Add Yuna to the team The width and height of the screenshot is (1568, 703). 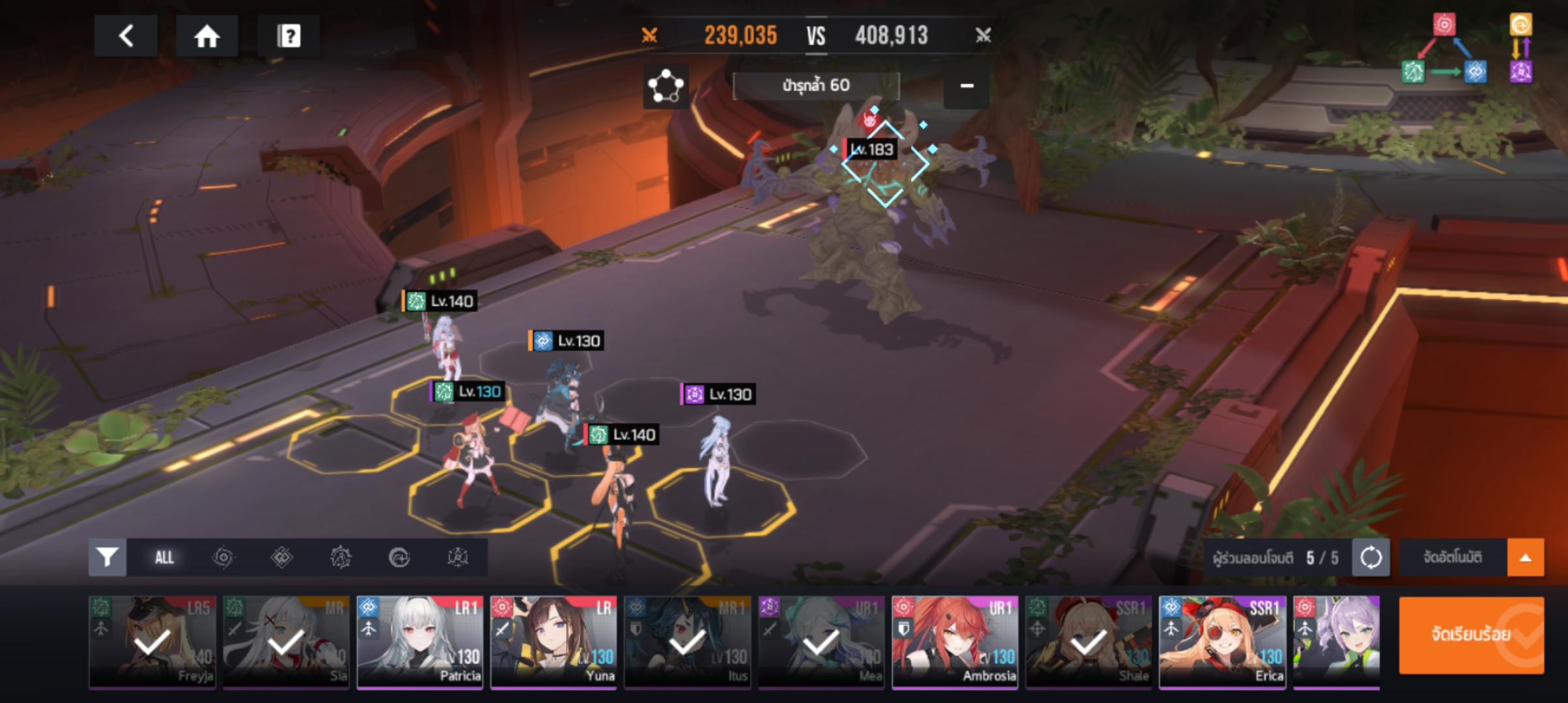point(553,642)
